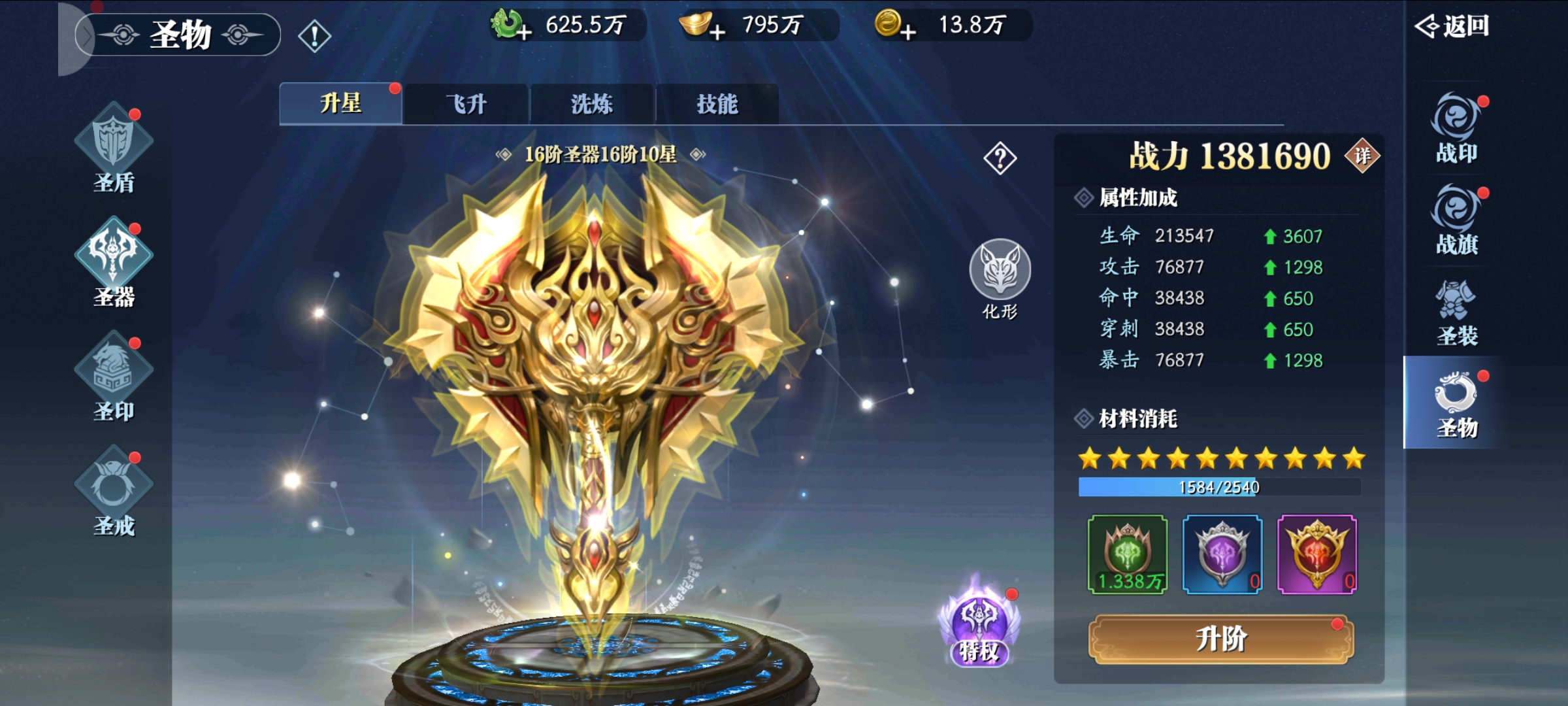Image resolution: width=1568 pixels, height=706 pixels.
Task: Open the 化形 fox mask icon
Action: point(1000,271)
